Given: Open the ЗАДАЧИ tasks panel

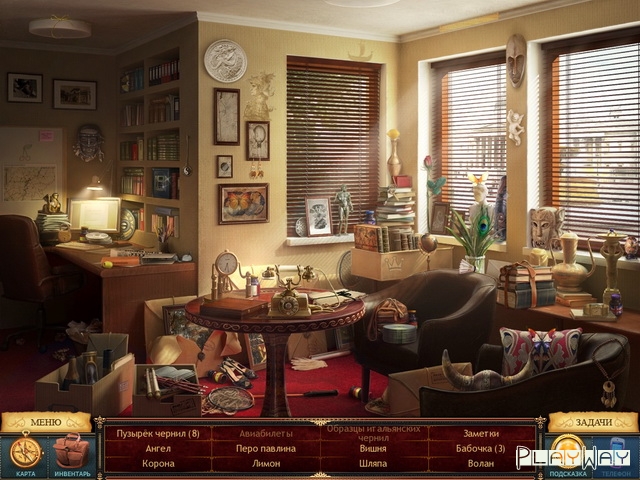Looking at the screenshot, I should (593, 422).
